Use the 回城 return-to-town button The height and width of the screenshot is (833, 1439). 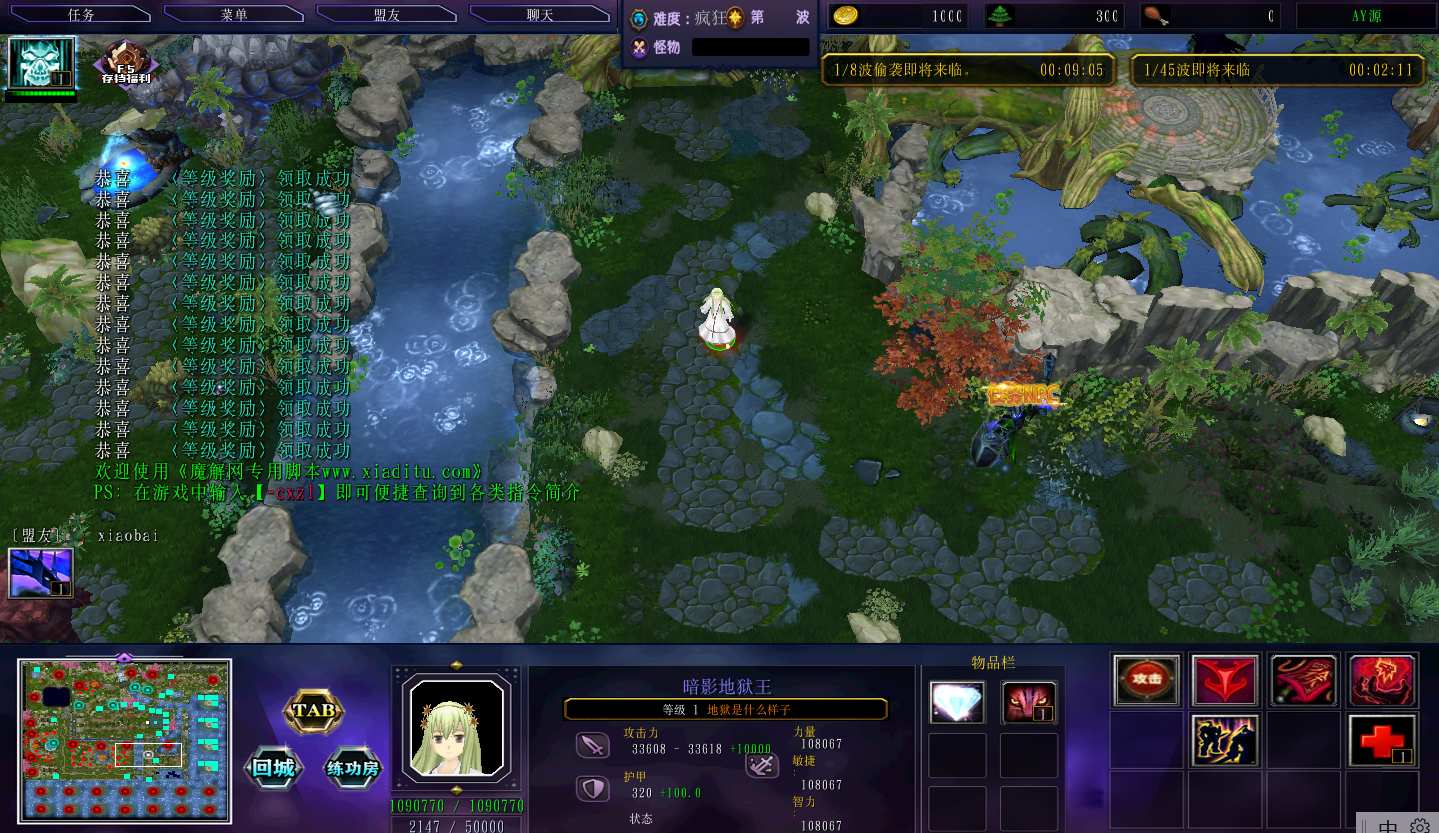coord(273,768)
